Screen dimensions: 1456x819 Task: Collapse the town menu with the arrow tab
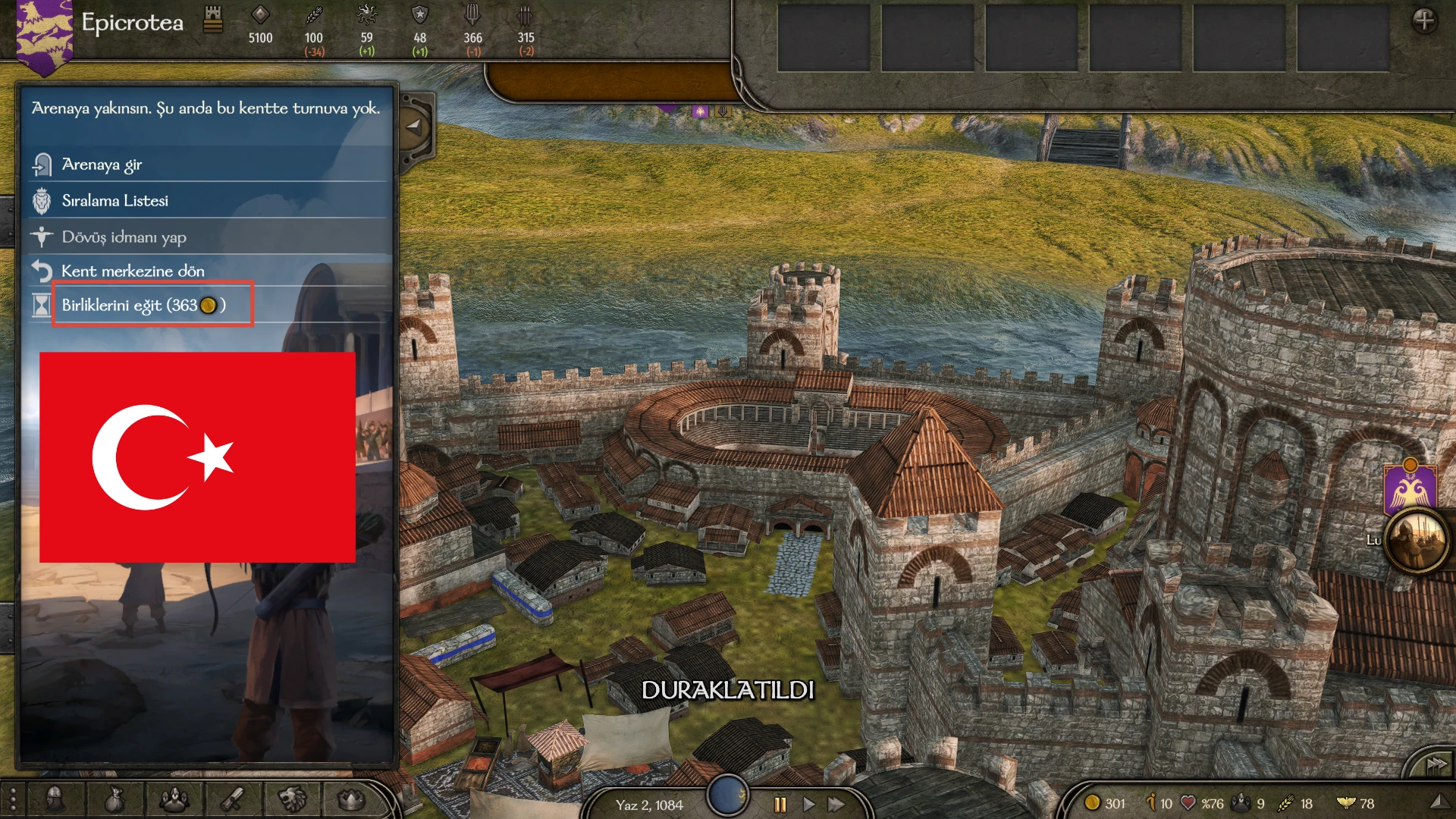[x=414, y=127]
